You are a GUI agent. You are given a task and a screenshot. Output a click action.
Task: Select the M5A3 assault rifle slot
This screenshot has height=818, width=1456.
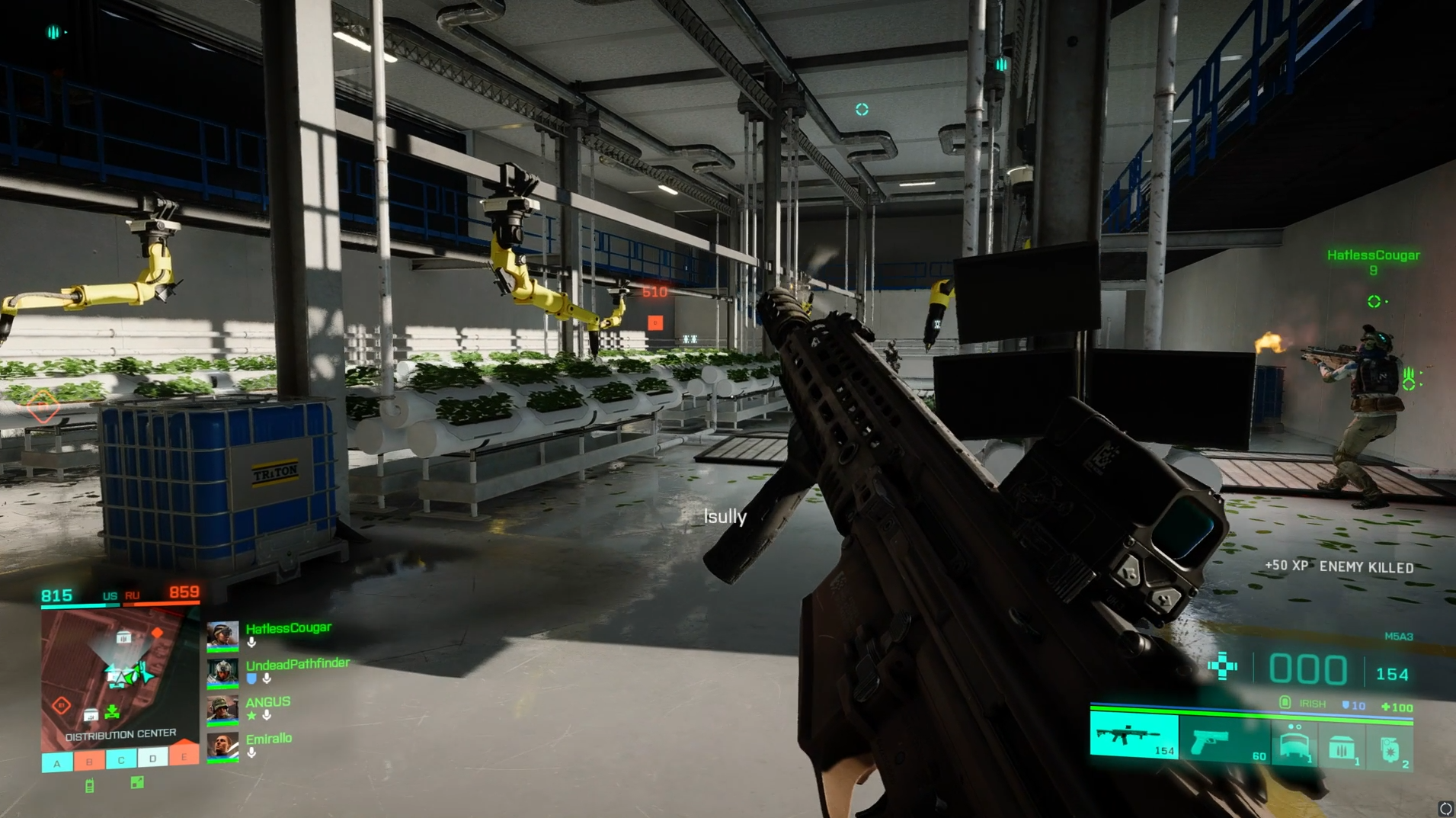click(1134, 736)
